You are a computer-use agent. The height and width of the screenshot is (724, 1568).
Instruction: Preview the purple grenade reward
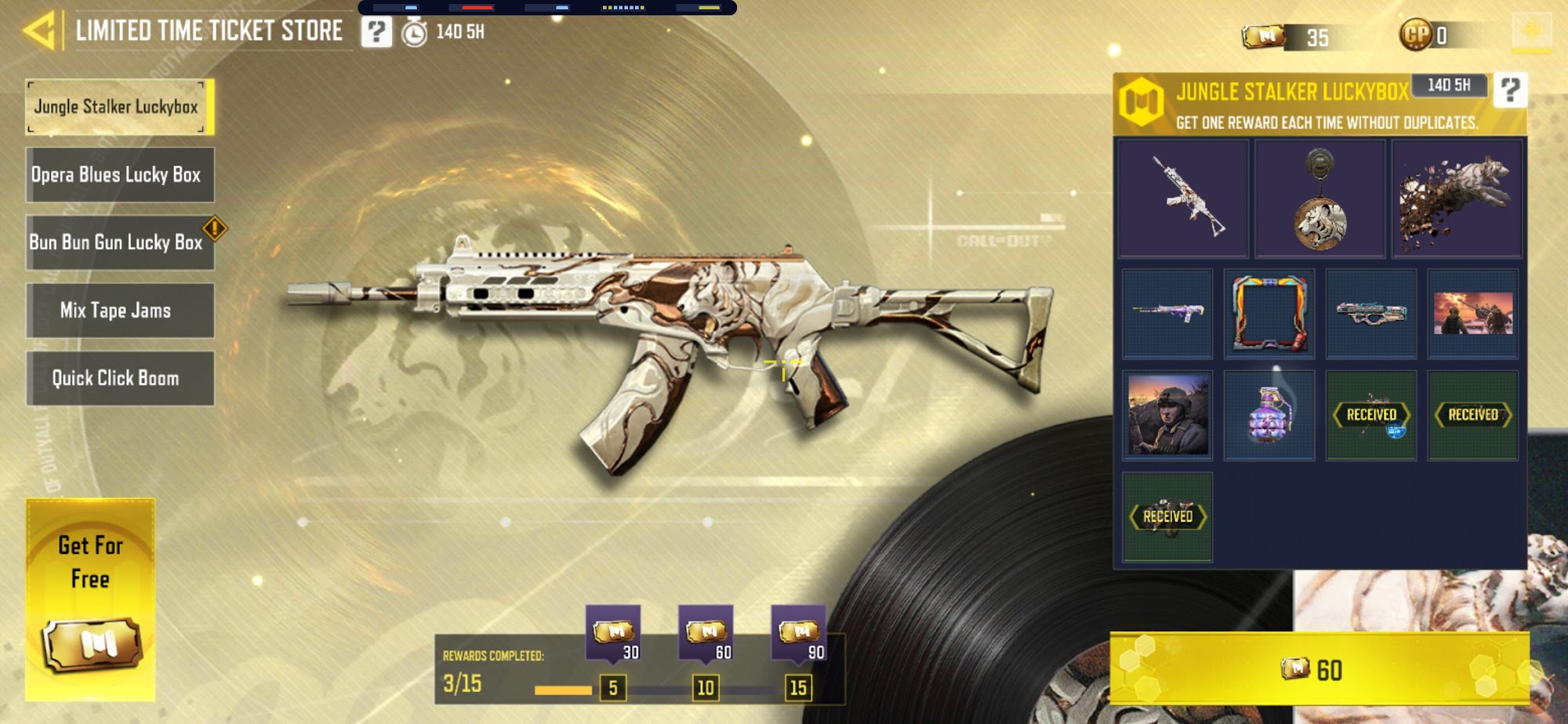1269,415
